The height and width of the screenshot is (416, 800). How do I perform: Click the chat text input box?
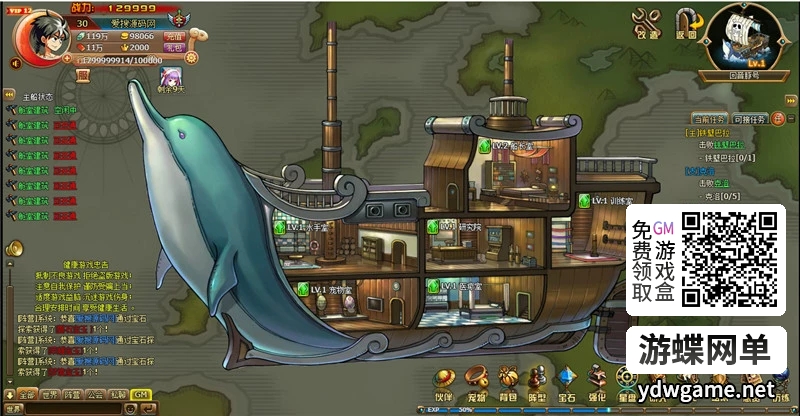pos(75,409)
